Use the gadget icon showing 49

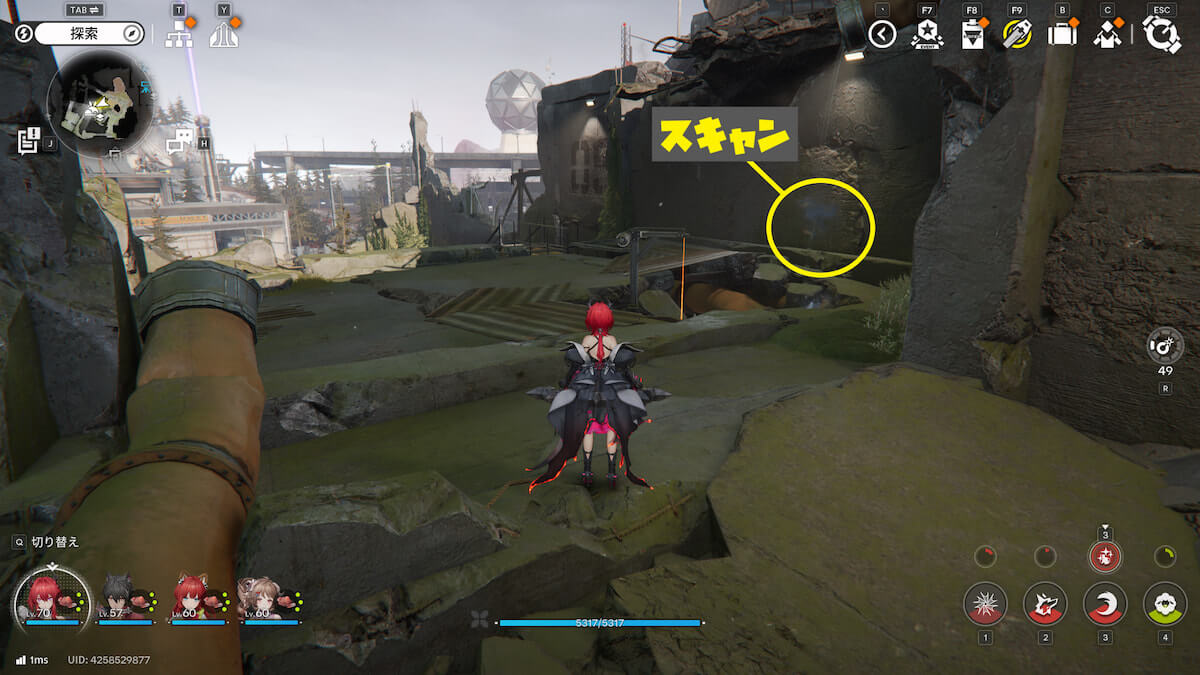tap(1165, 347)
